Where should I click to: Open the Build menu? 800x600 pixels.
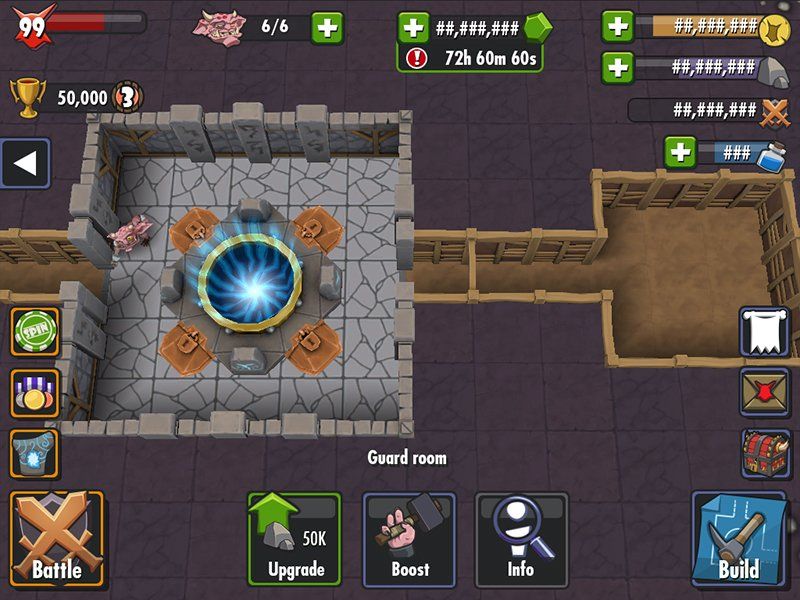738,538
